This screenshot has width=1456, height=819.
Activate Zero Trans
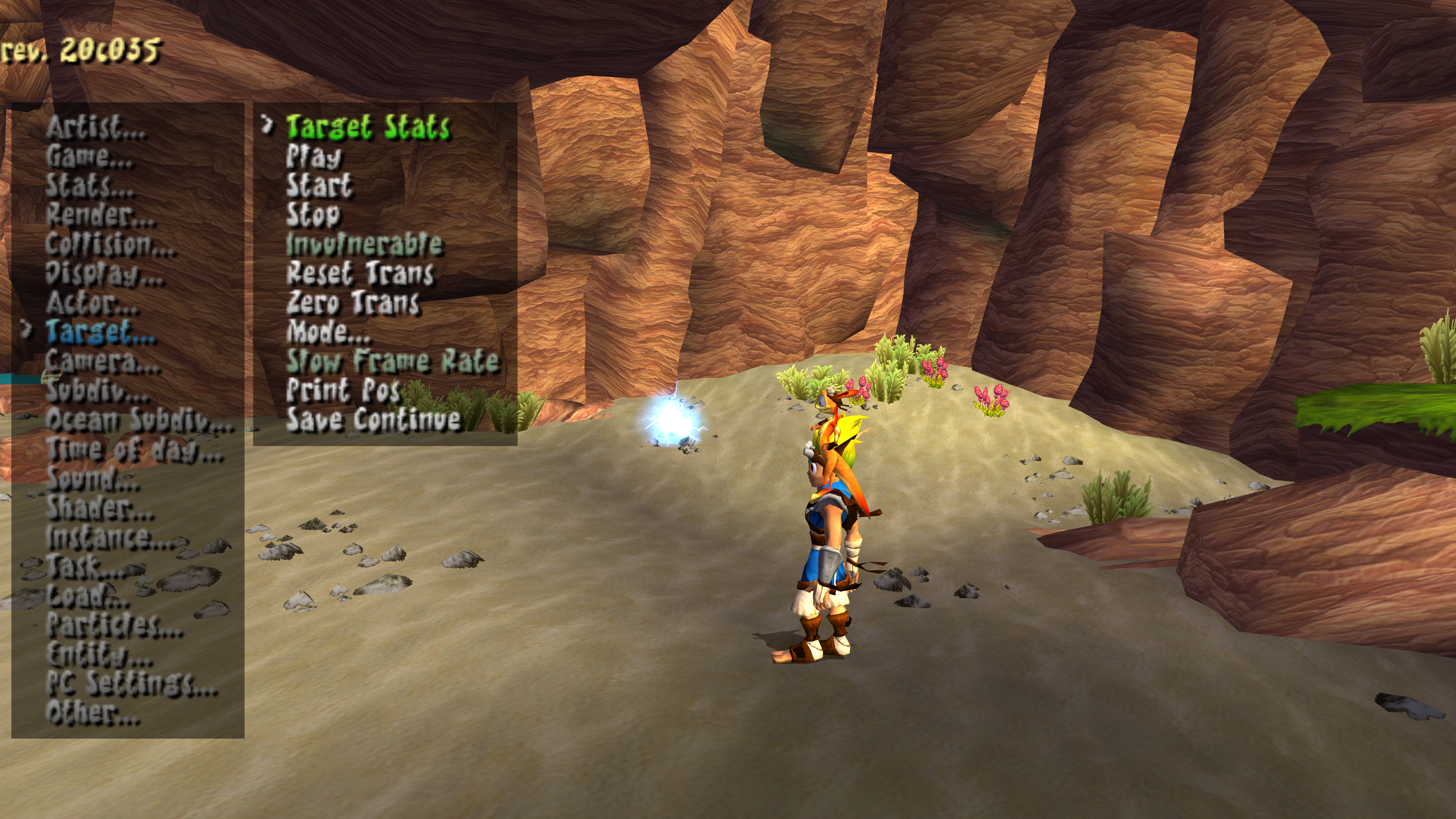(353, 303)
